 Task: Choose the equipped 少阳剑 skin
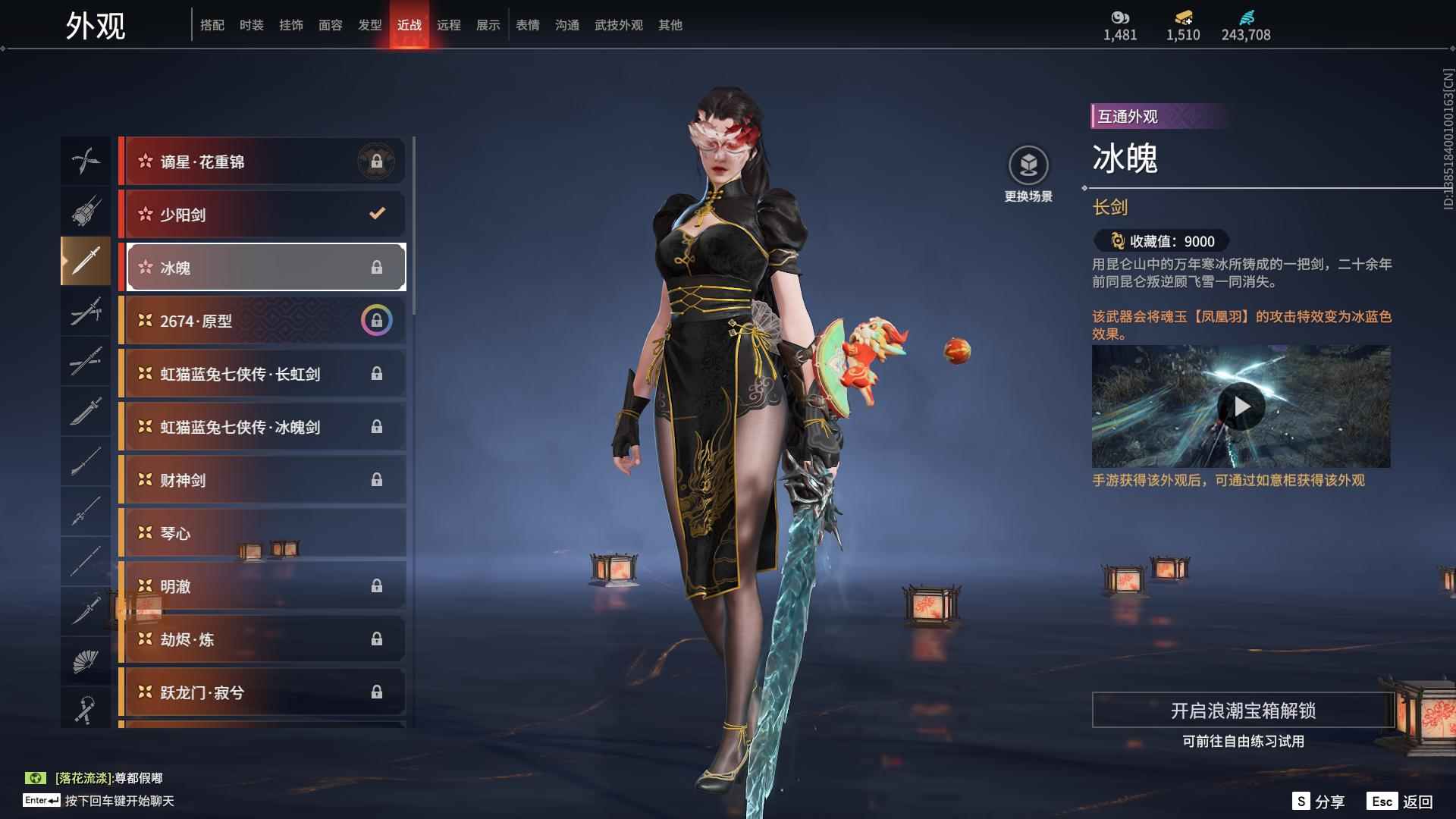[262, 215]
